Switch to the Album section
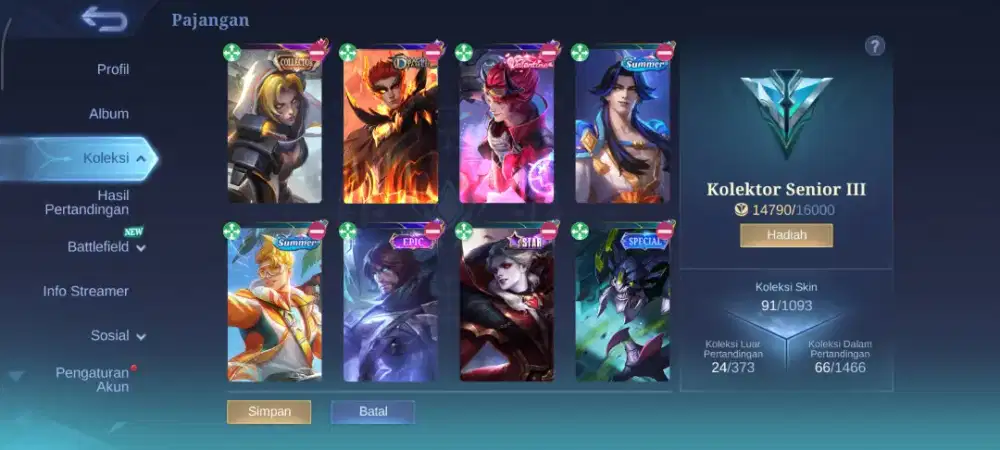This screenshot has height=450, width=1000. point(108,114)
